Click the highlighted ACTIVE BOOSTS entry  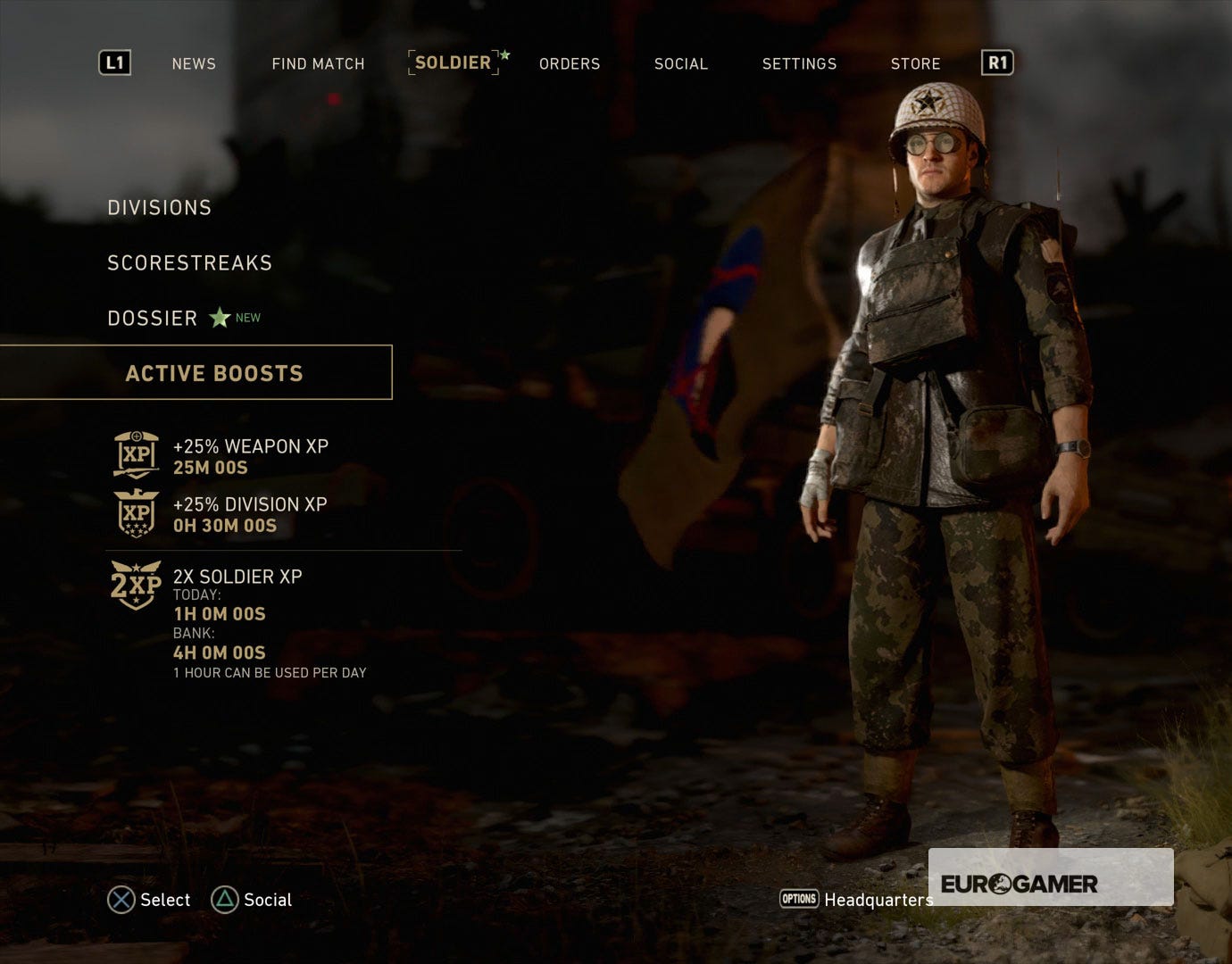pyautogui.click(x=213, y=373)
